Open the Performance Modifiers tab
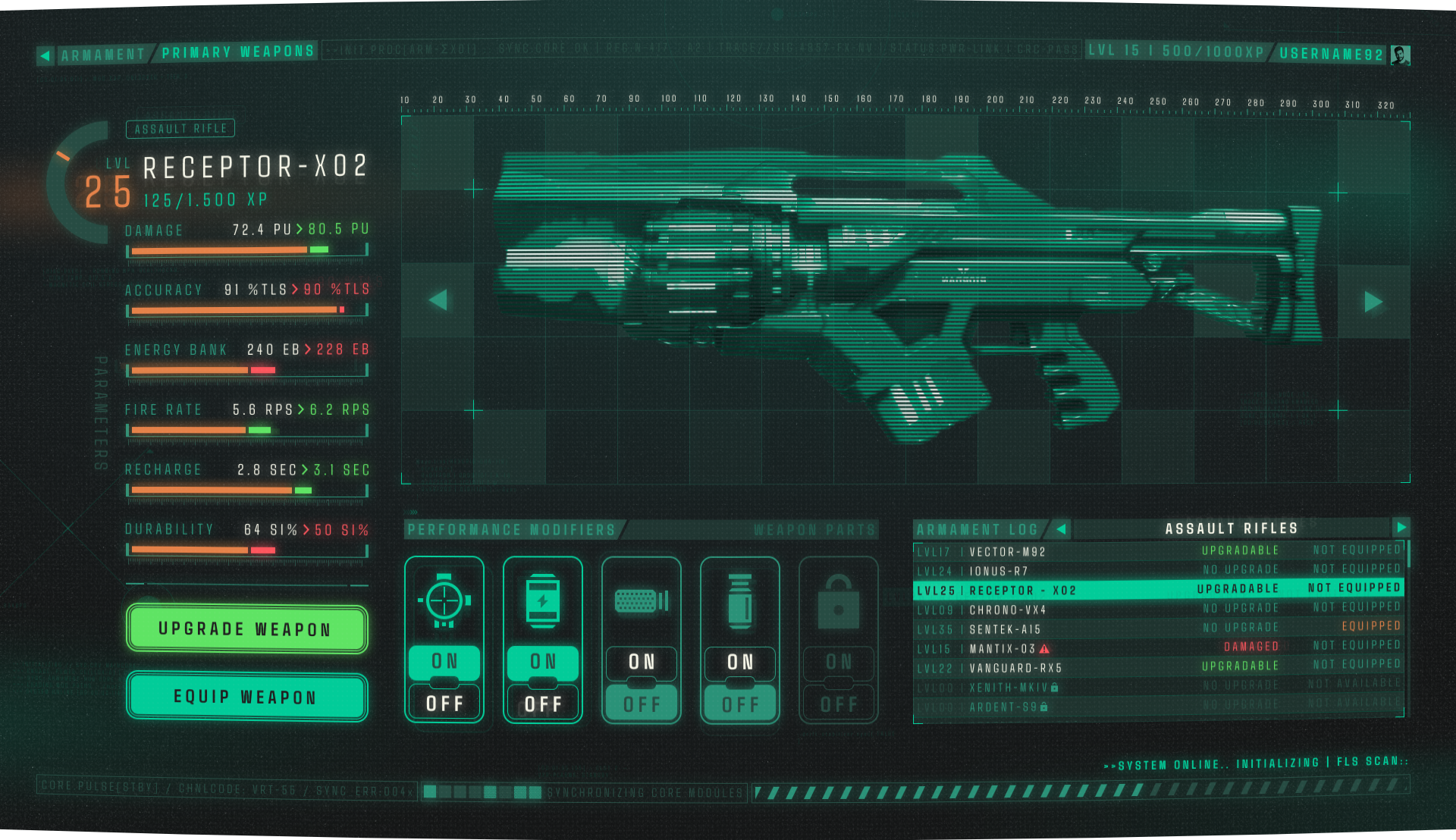This screenshot has width=1456, height=840. [512, 530]
